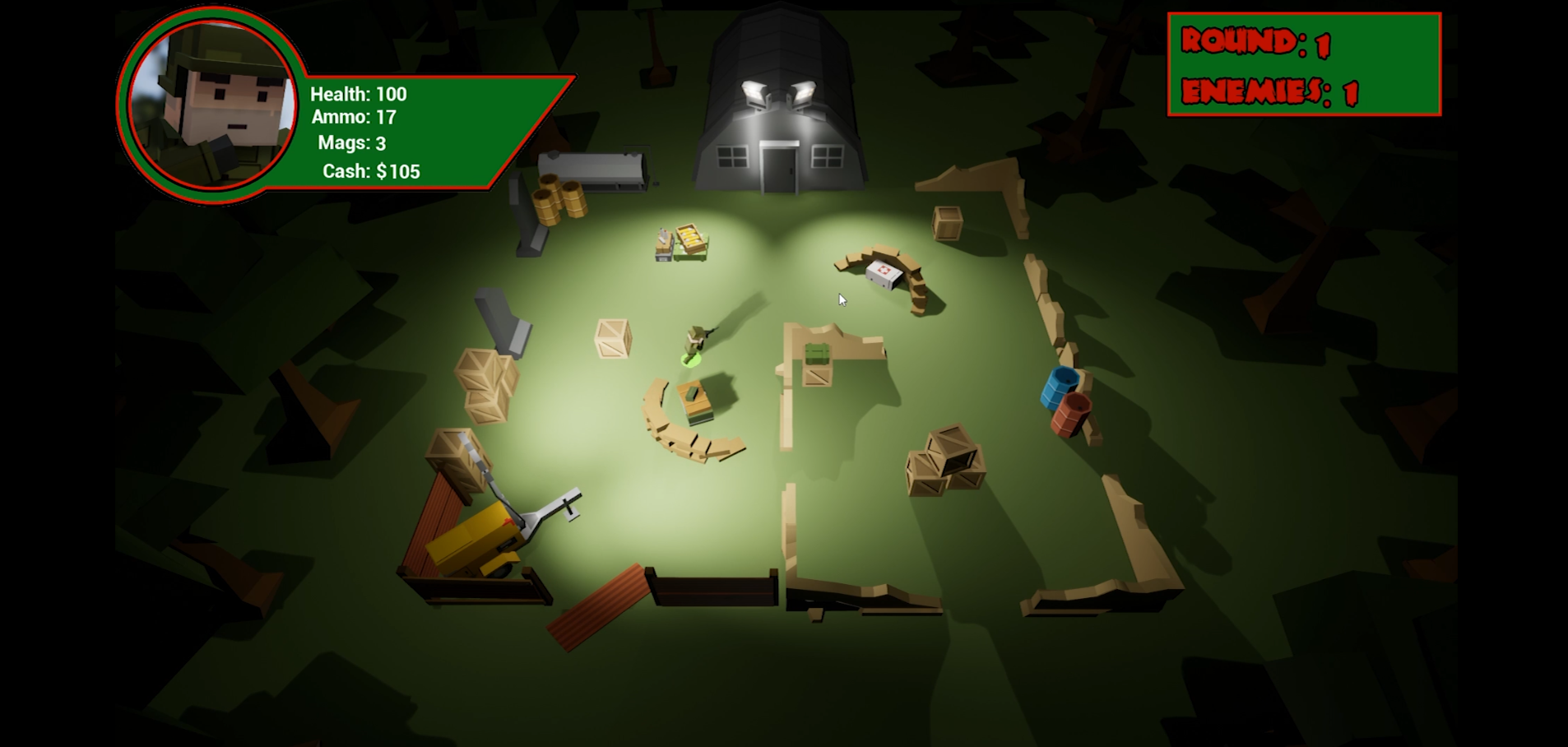Click the soldier portrait in the HUD
The width and height of the screenshot is (1568, 747).
[212, 104]
